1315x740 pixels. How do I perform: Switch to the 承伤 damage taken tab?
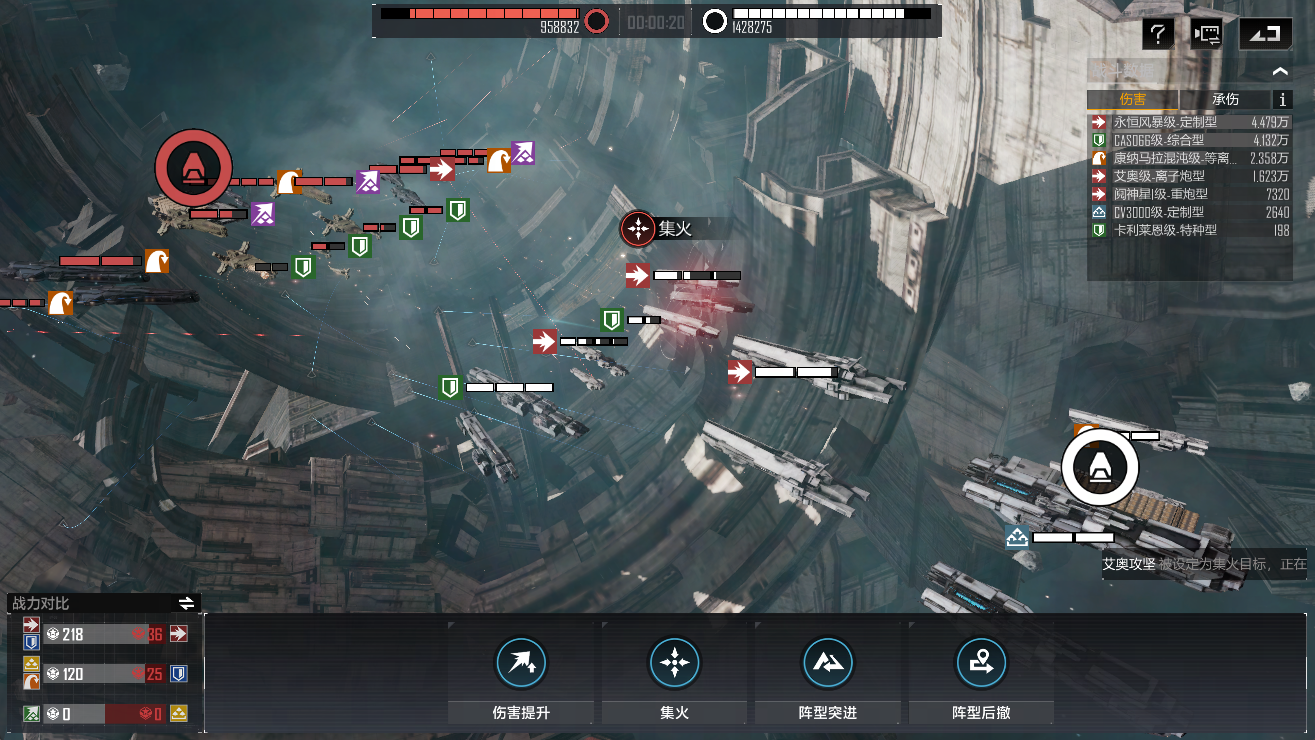(1225, 99)
